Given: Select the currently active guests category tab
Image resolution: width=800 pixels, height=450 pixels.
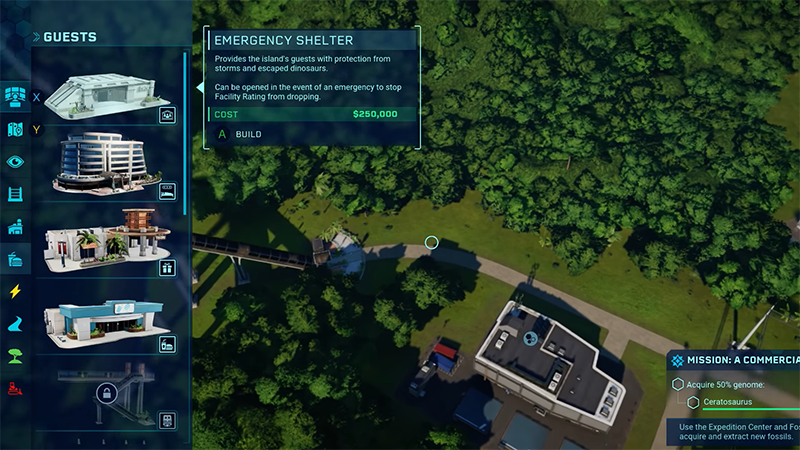Looking at the screenshot, I should tap(15, 259).
